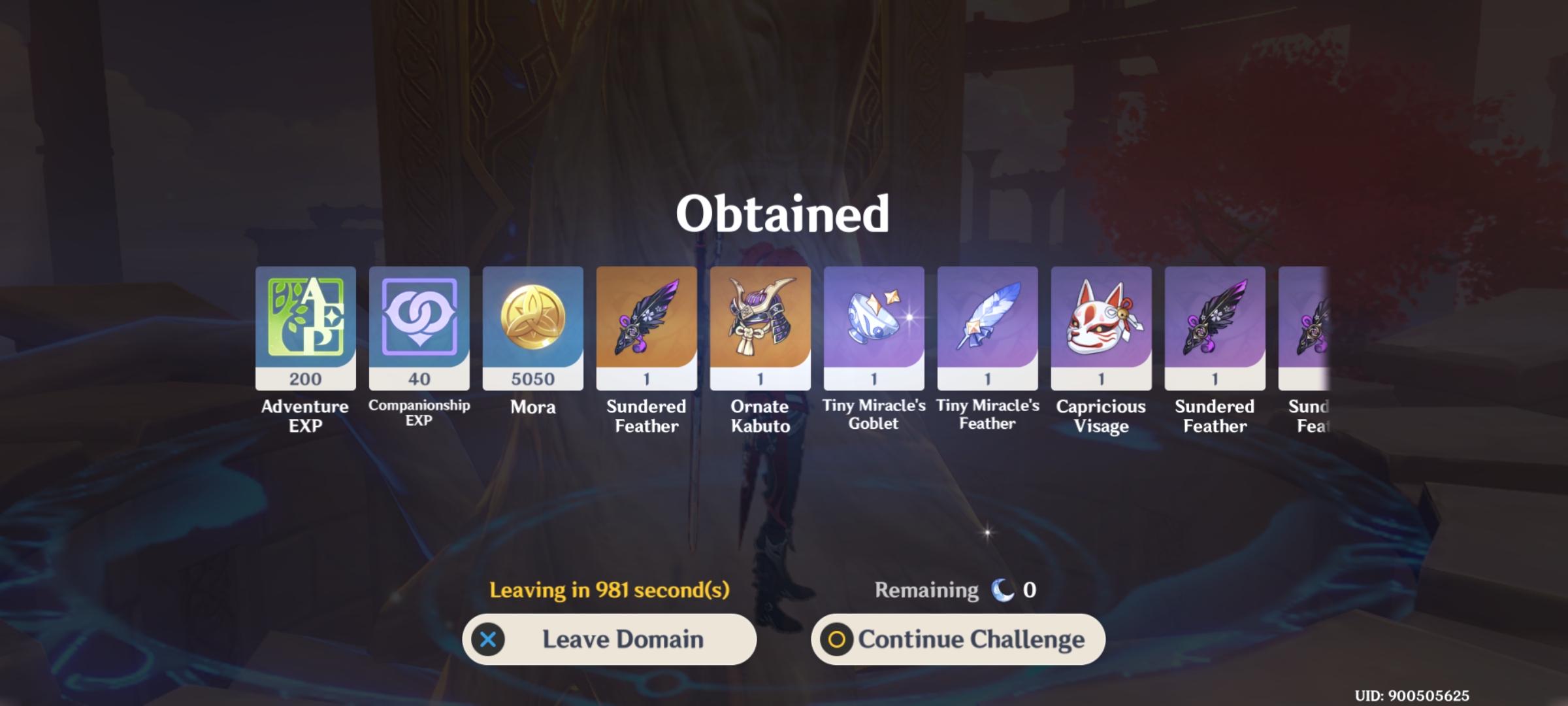Select the Tiny Miracle's Feather artifact

pyautogui.click(x=987, y=326)
